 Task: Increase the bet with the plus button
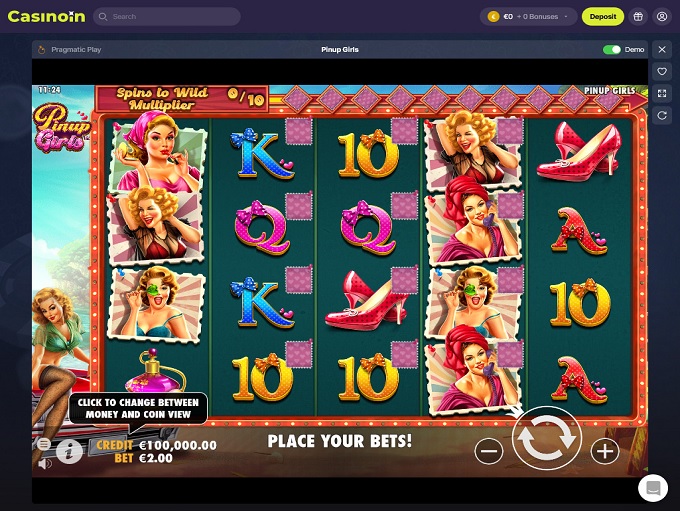[x=605, y=452]
